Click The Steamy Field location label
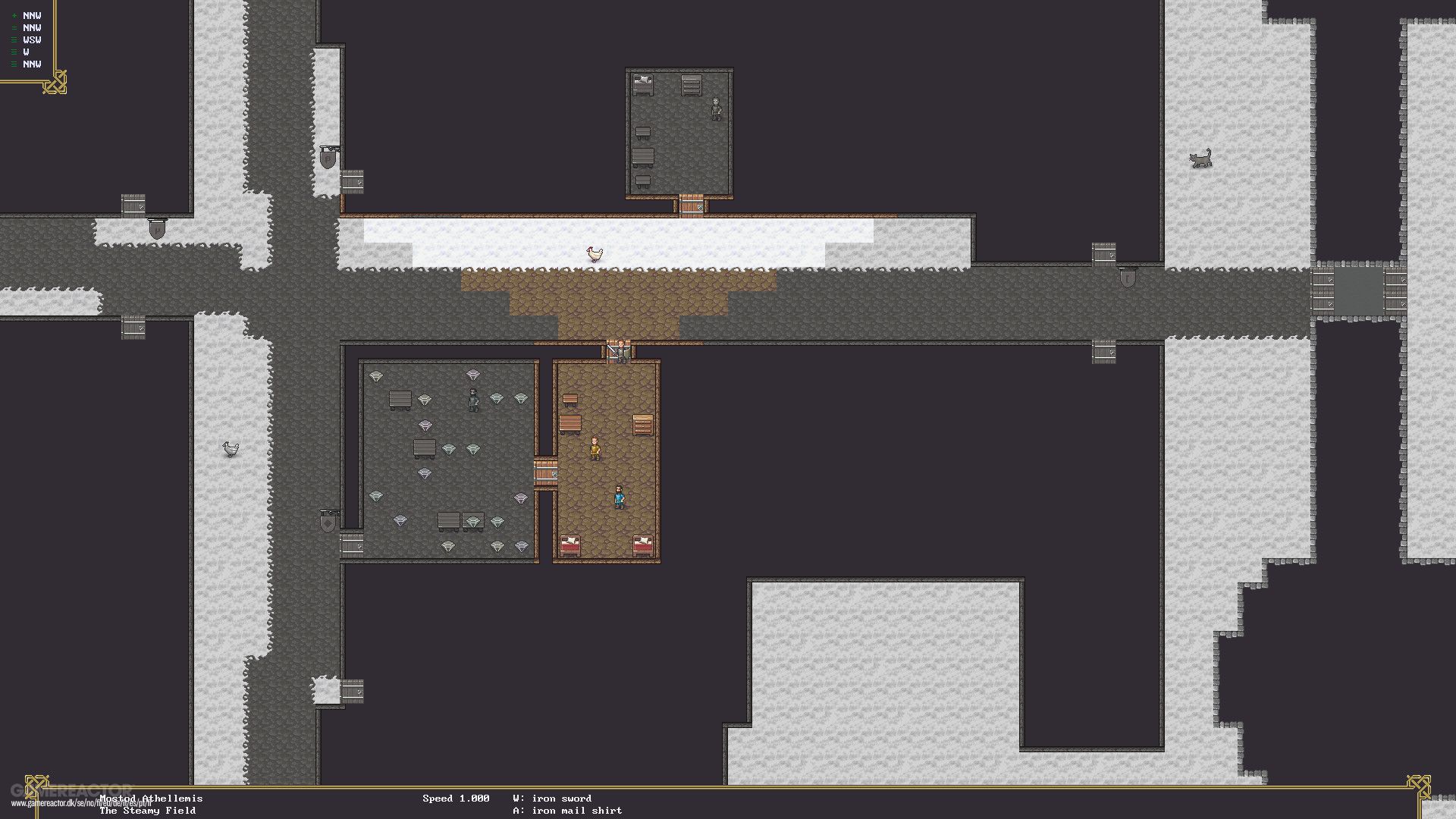This screenshot has height=819, width=1456. coord(148,810)
